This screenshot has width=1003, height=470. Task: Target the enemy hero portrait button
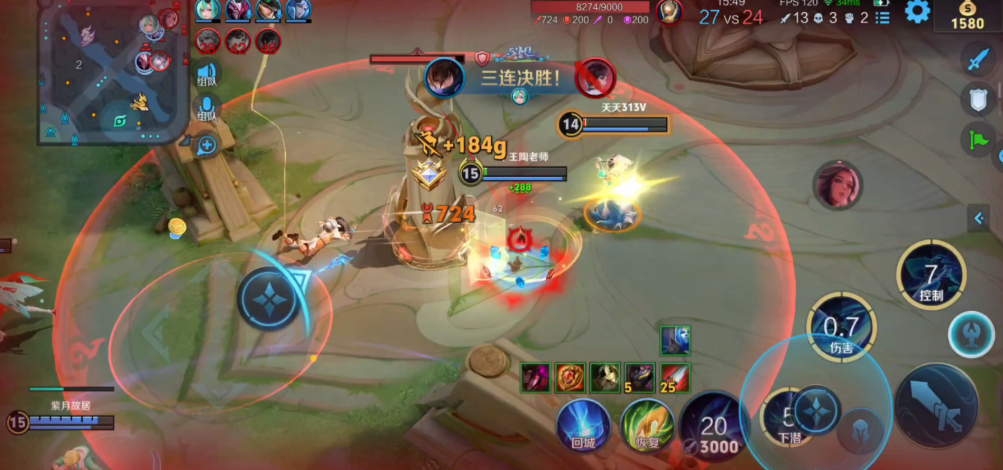(837, 185)
